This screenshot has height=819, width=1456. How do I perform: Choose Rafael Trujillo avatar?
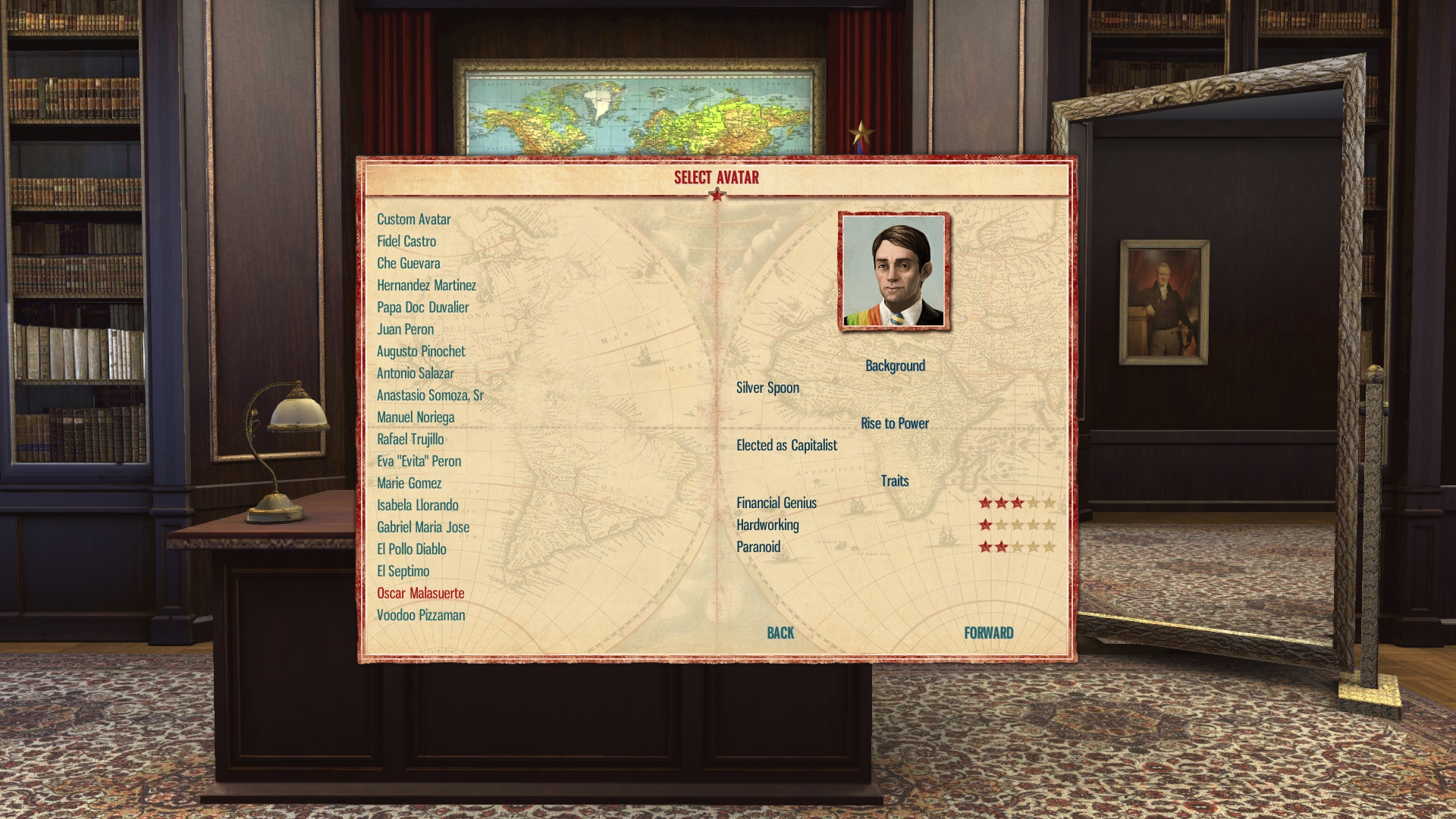pos(410,439)
